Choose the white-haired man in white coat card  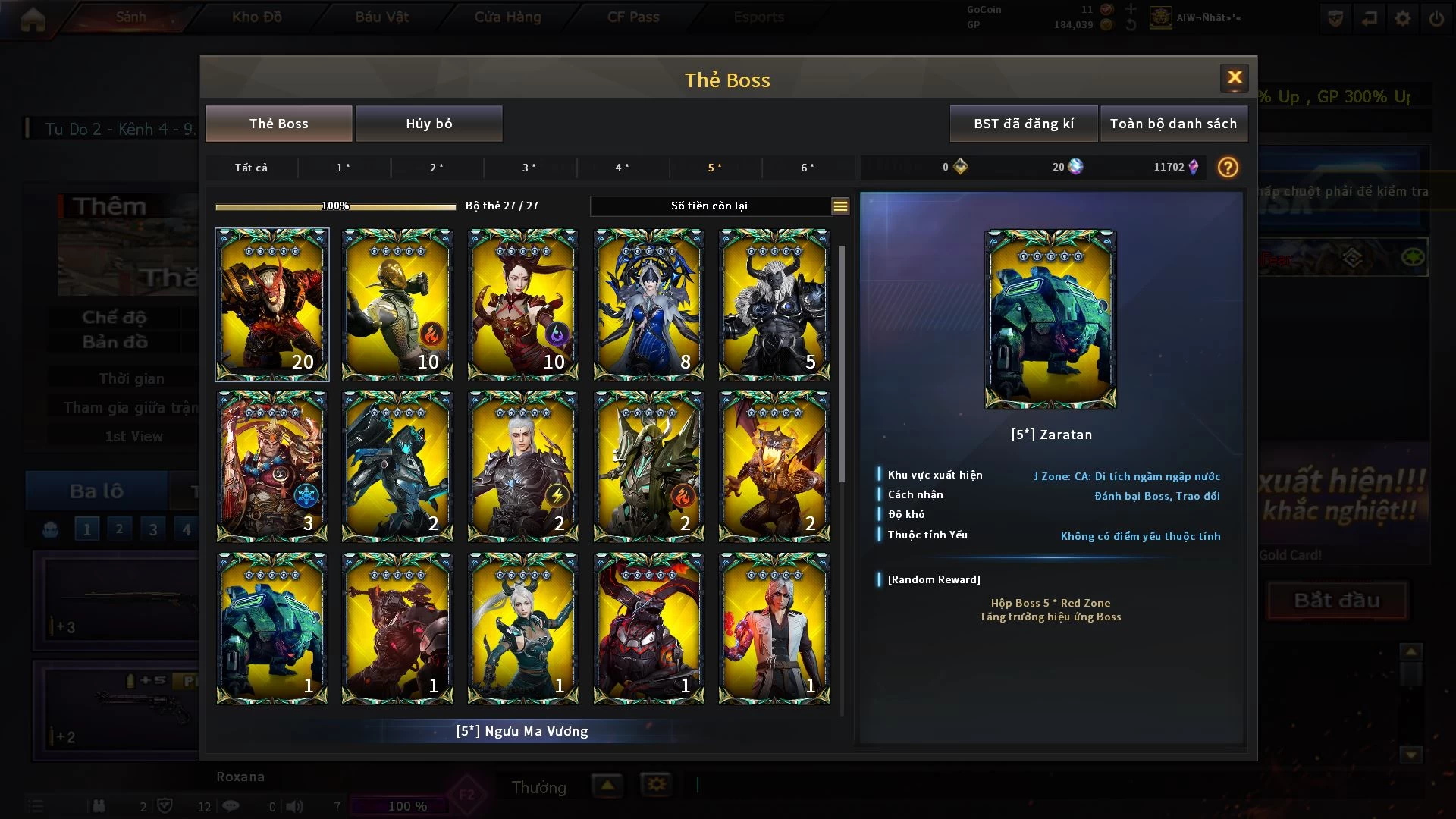(x=773, y=628)
